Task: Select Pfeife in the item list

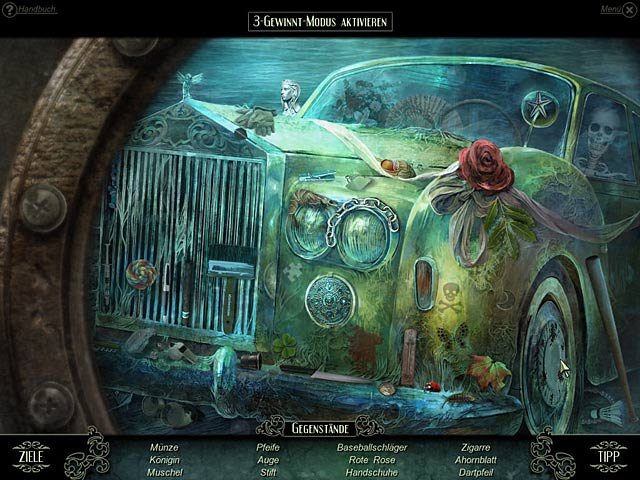Action: 268,447
